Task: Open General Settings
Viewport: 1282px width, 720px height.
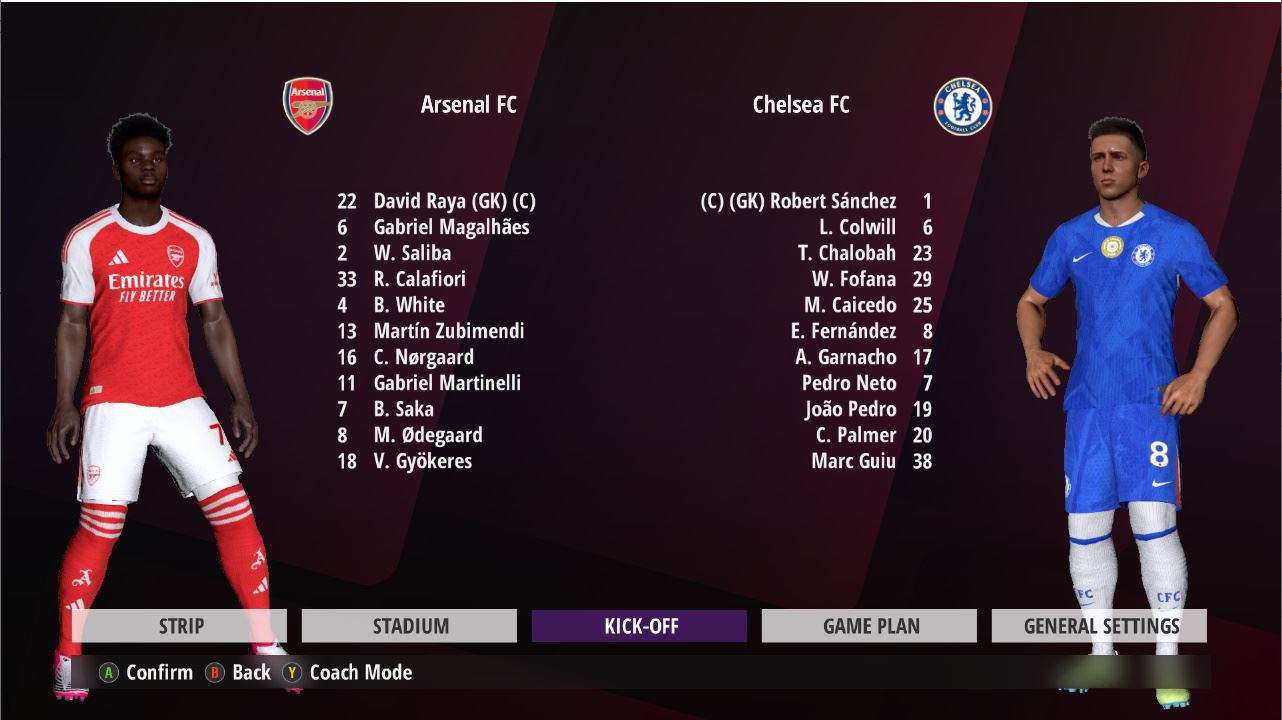Action: tap(1100, 626)
